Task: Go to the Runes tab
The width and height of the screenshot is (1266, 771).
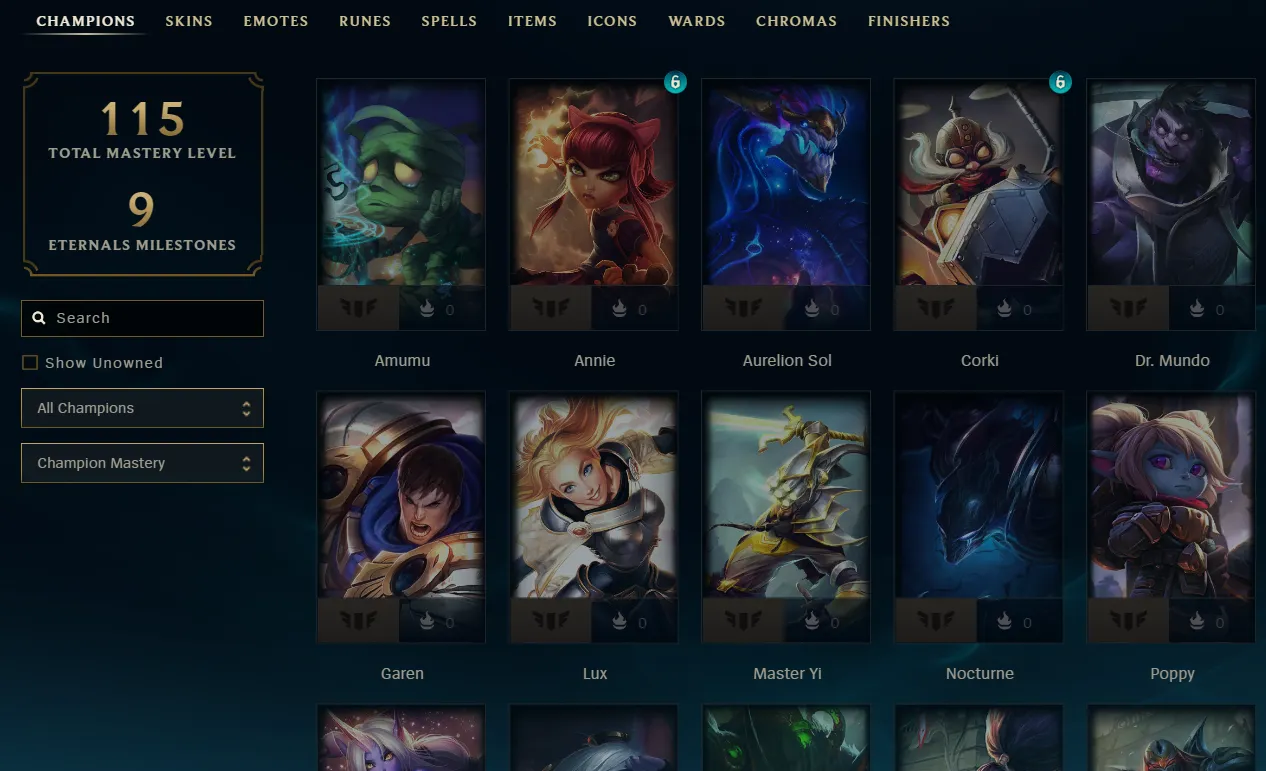Action: click(x=365, y=21)
